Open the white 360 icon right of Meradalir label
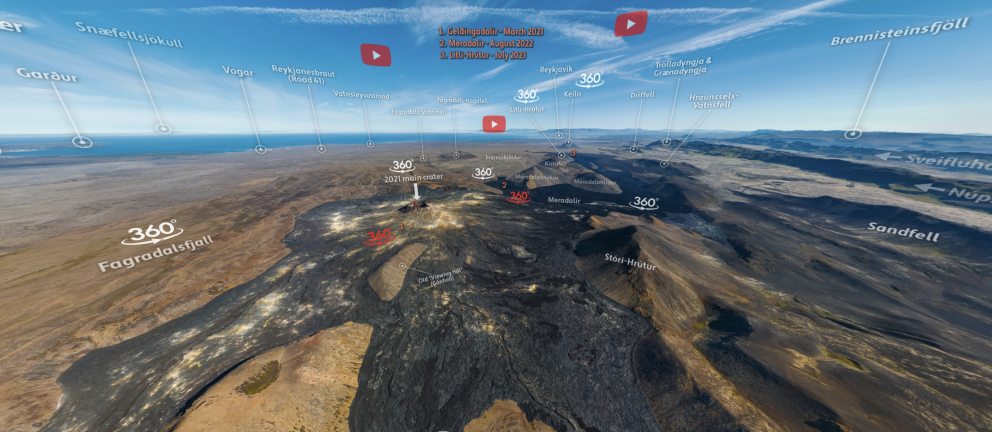Screen dimensions: 992x432 [644, 202]
